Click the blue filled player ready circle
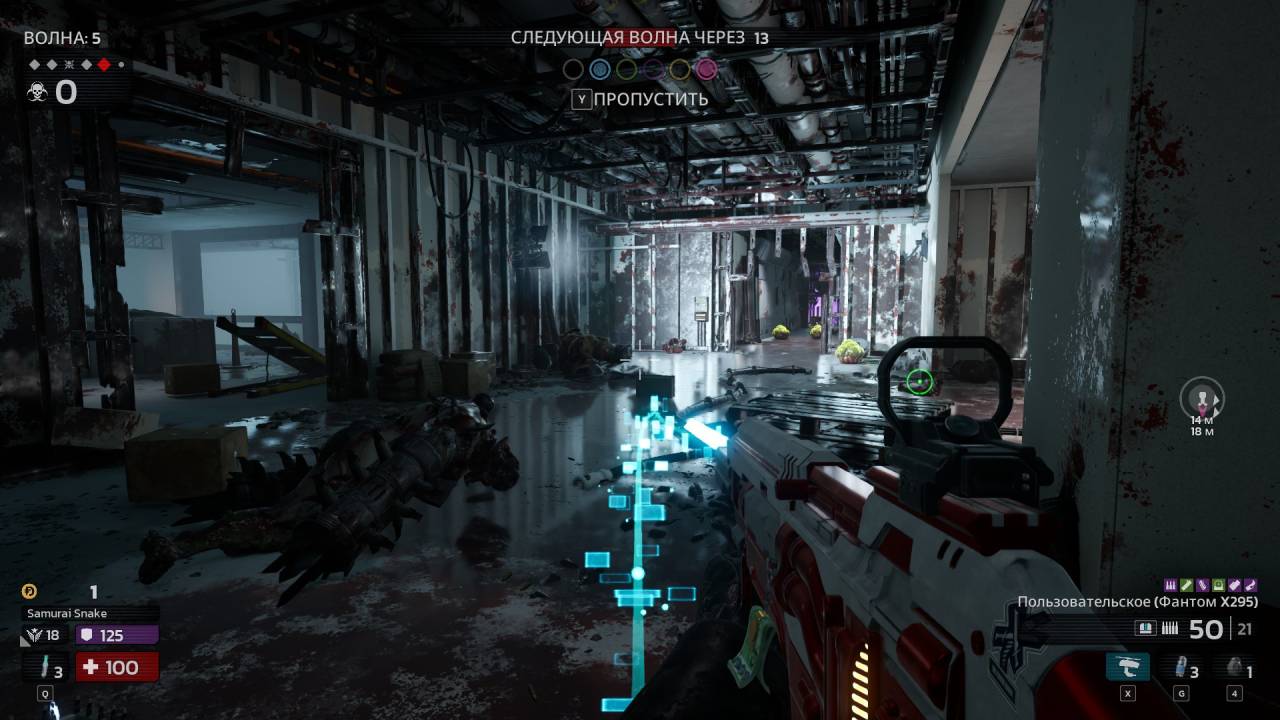1280x720 pixels. tap(599, 69)
